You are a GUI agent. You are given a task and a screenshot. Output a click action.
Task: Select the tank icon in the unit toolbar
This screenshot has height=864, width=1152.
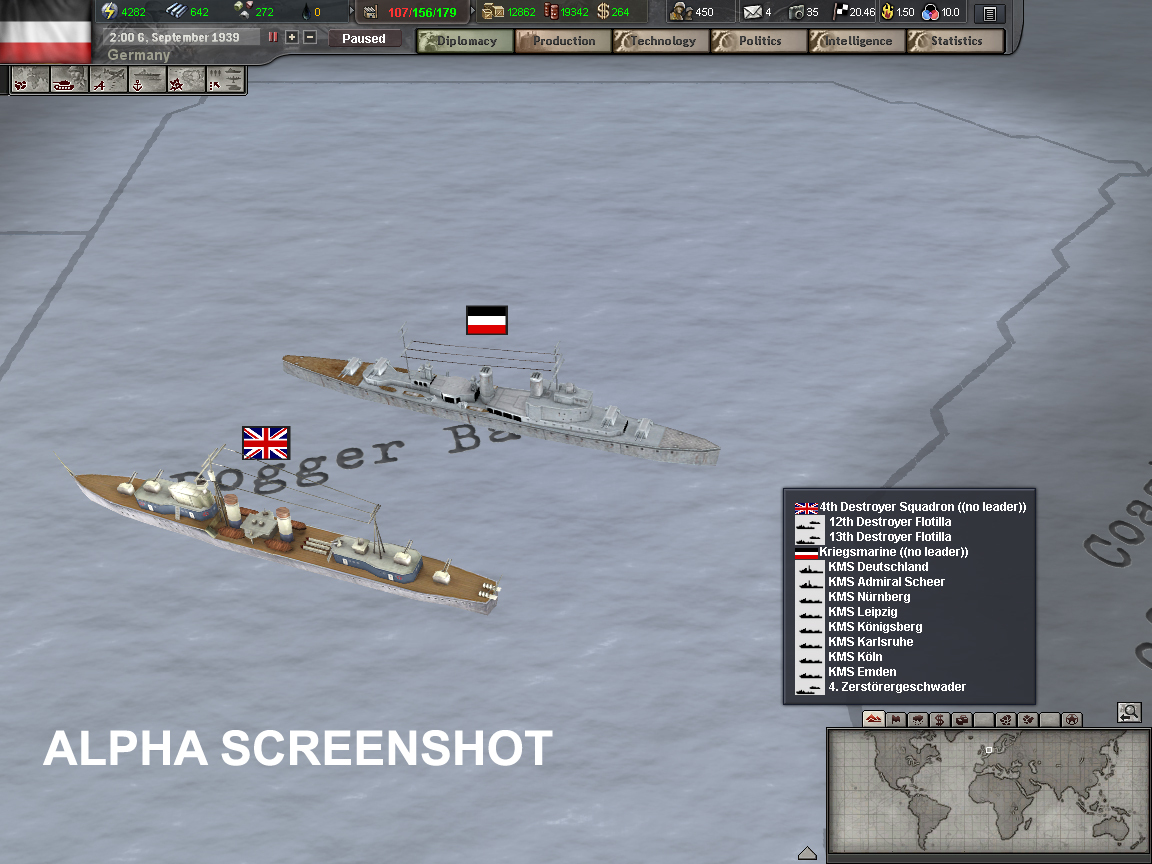(65, 80)
